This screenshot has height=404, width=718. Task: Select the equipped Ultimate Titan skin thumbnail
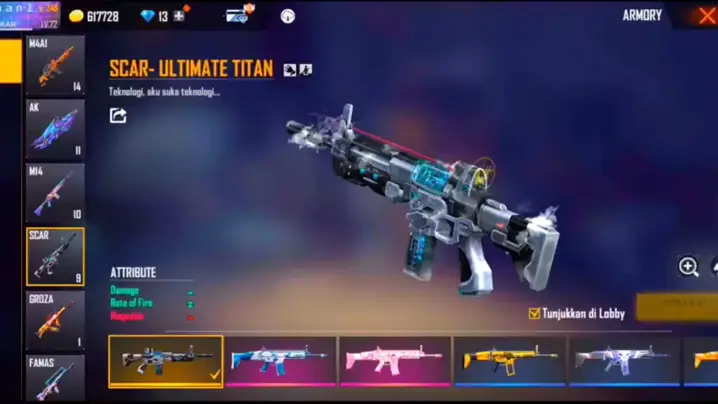coord(166,361)
